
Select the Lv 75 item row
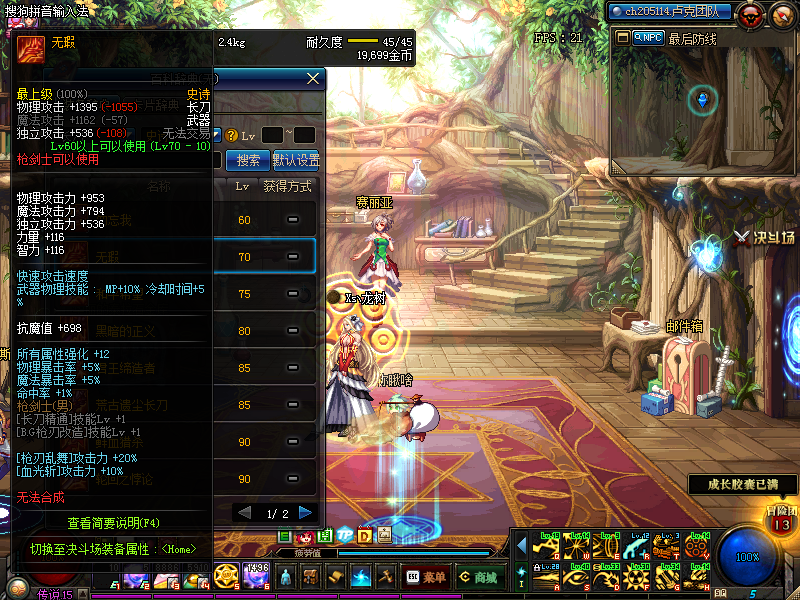(268, 294)
